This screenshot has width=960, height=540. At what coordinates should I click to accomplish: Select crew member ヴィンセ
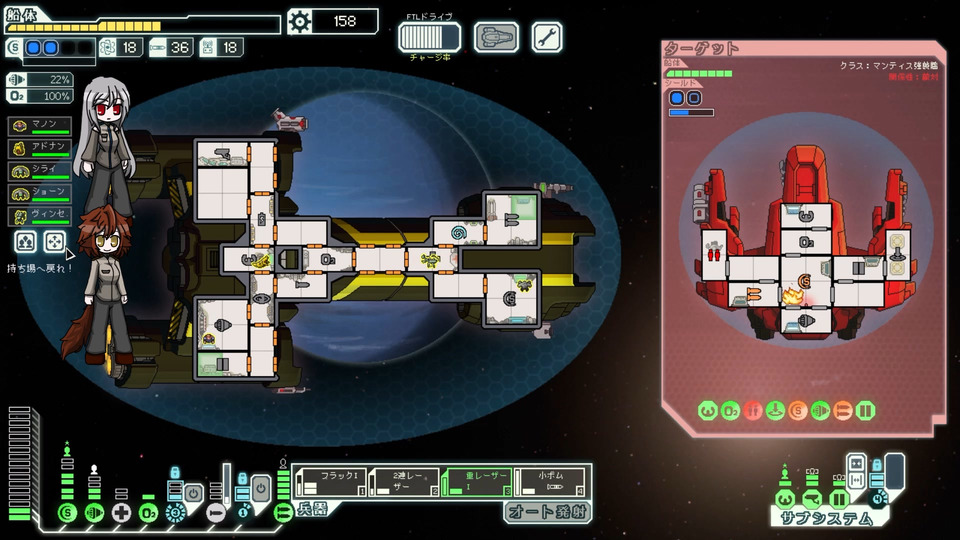tap(41, 214)
